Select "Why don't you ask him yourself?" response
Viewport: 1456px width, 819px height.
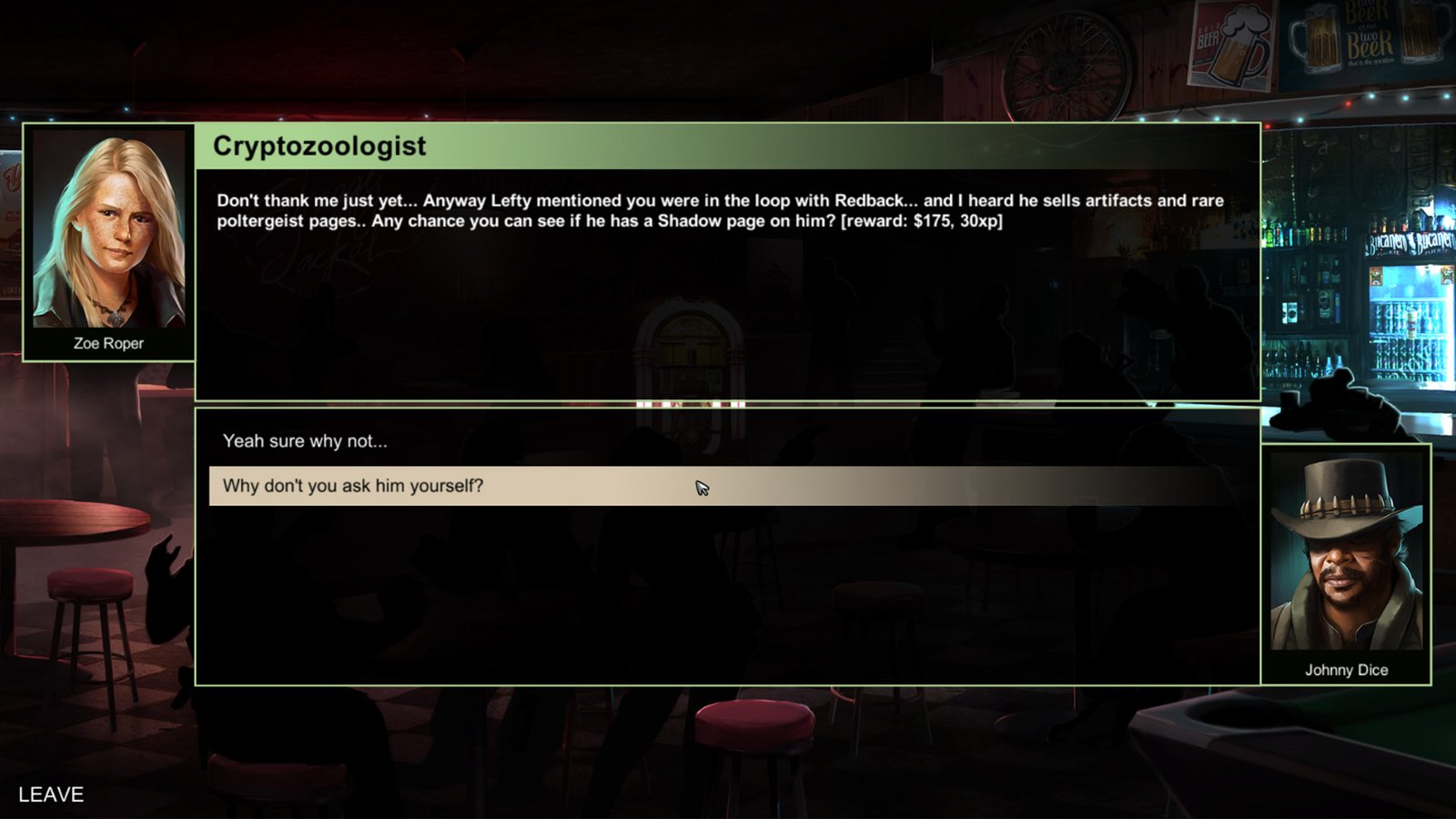[353, 486]
